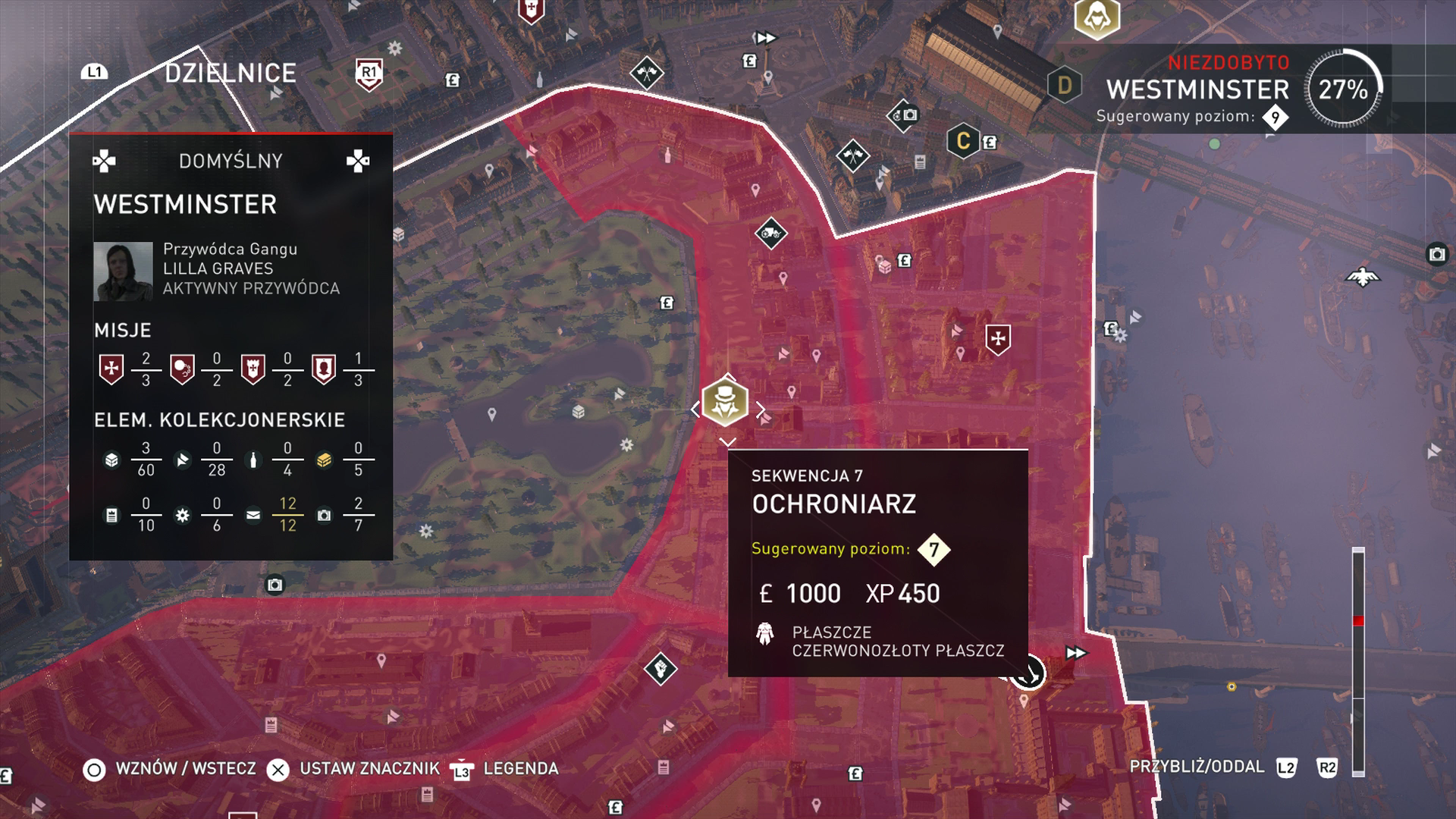Select Lilla Graves gang leader portrait
This screenshot has height=819, width=1456.
123,271
